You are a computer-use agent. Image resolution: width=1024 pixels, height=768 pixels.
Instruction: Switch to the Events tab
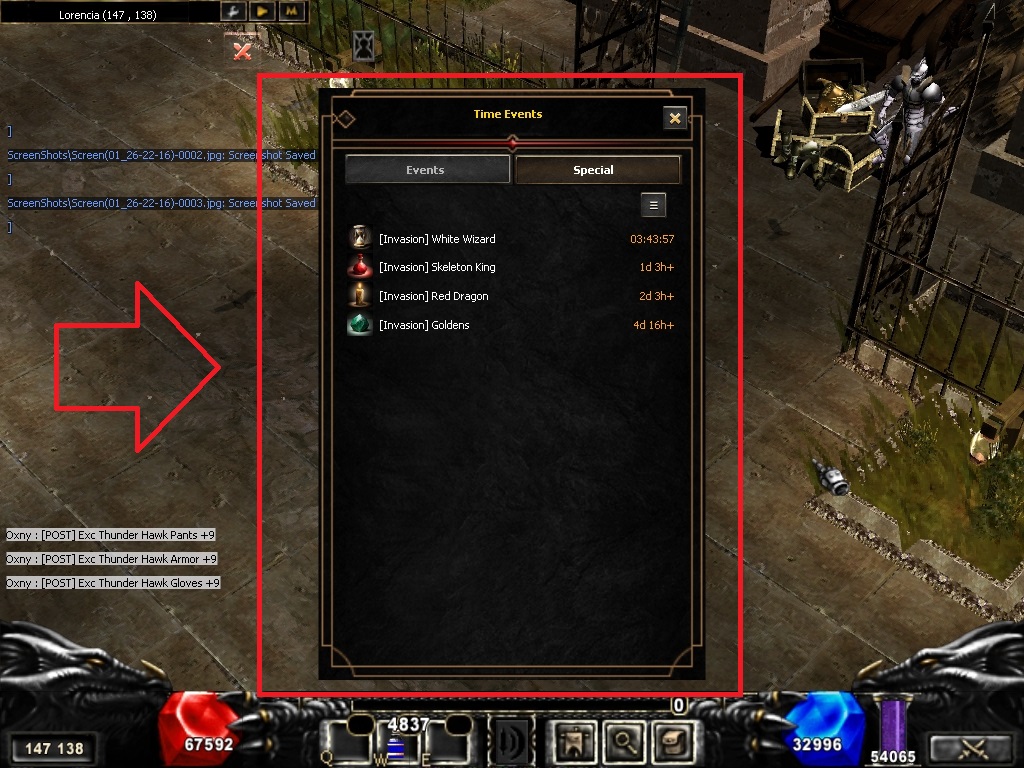click(x=425, y=170)
